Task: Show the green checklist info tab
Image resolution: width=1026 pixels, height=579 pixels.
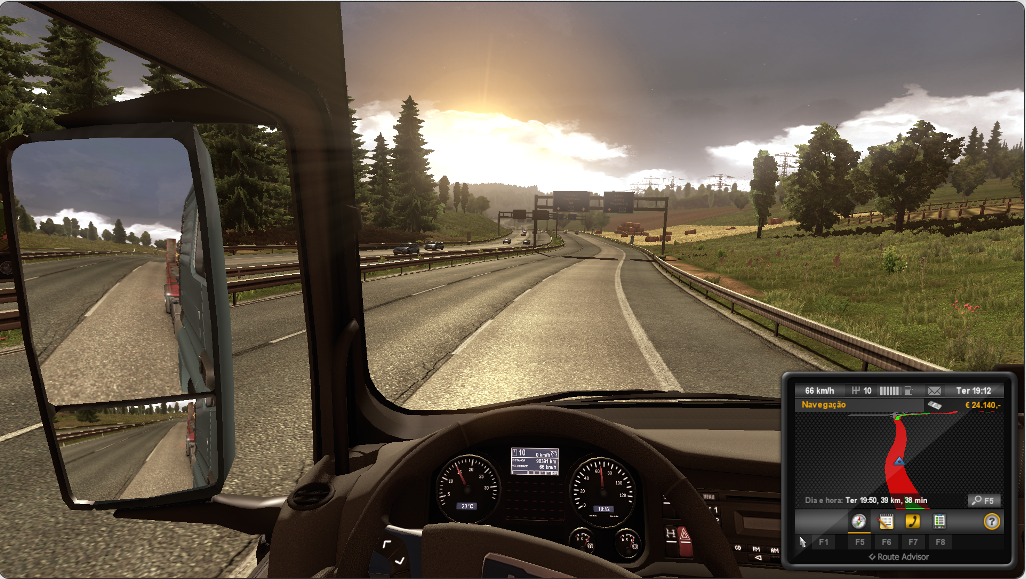Action: (x=939, y=521)
